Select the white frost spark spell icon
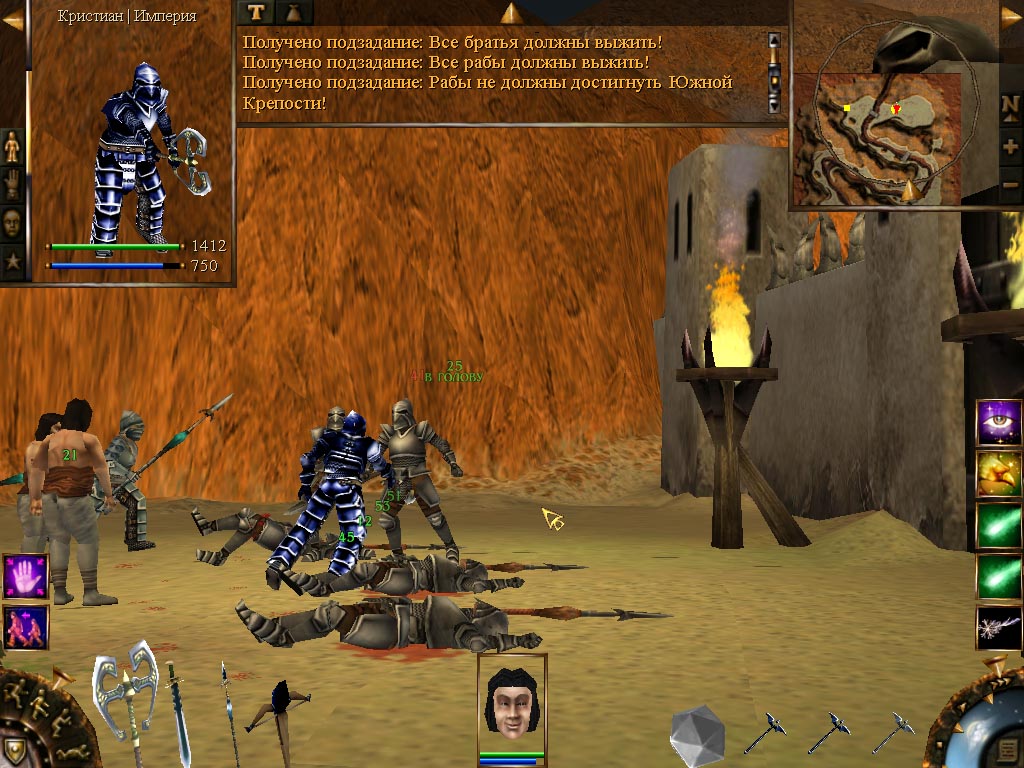The image size is (1024, 768). coord(999,628)
